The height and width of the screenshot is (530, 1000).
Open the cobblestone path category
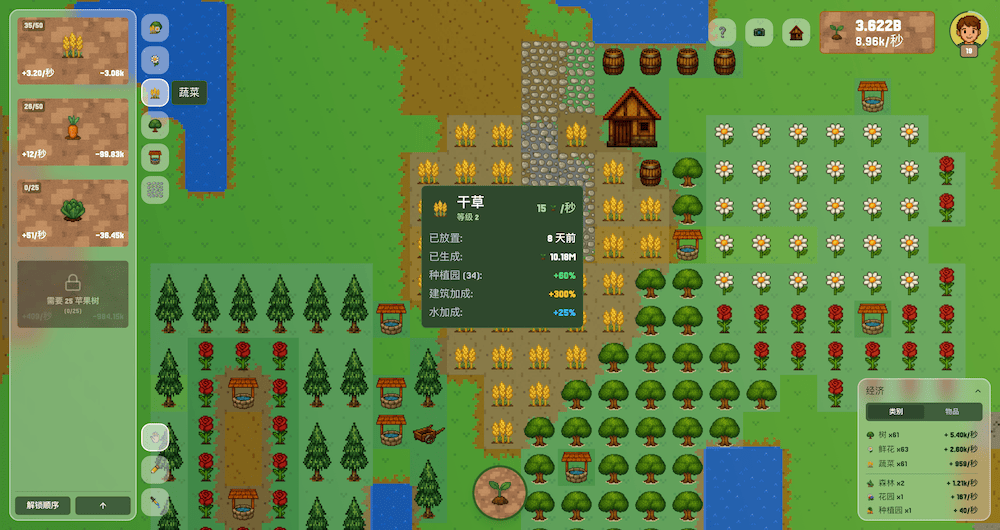coord(155,189)
